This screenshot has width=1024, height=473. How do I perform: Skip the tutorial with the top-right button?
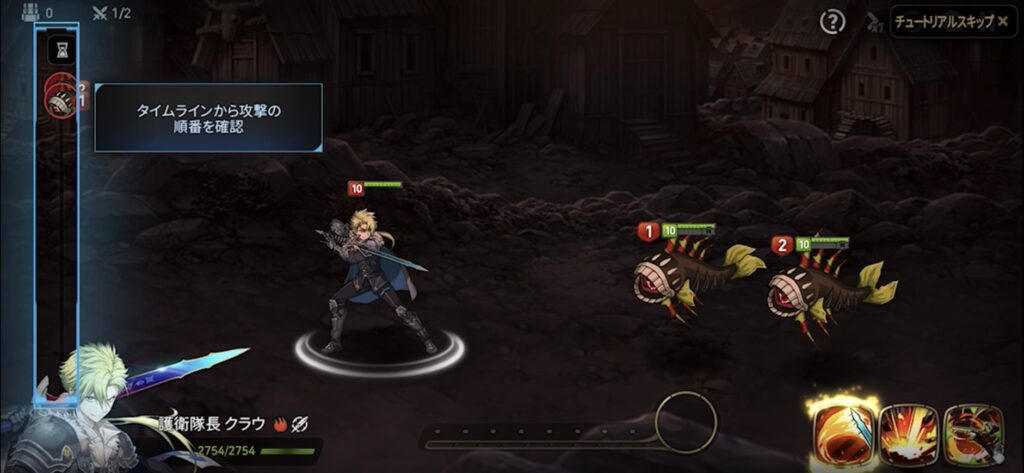point(950,21)
